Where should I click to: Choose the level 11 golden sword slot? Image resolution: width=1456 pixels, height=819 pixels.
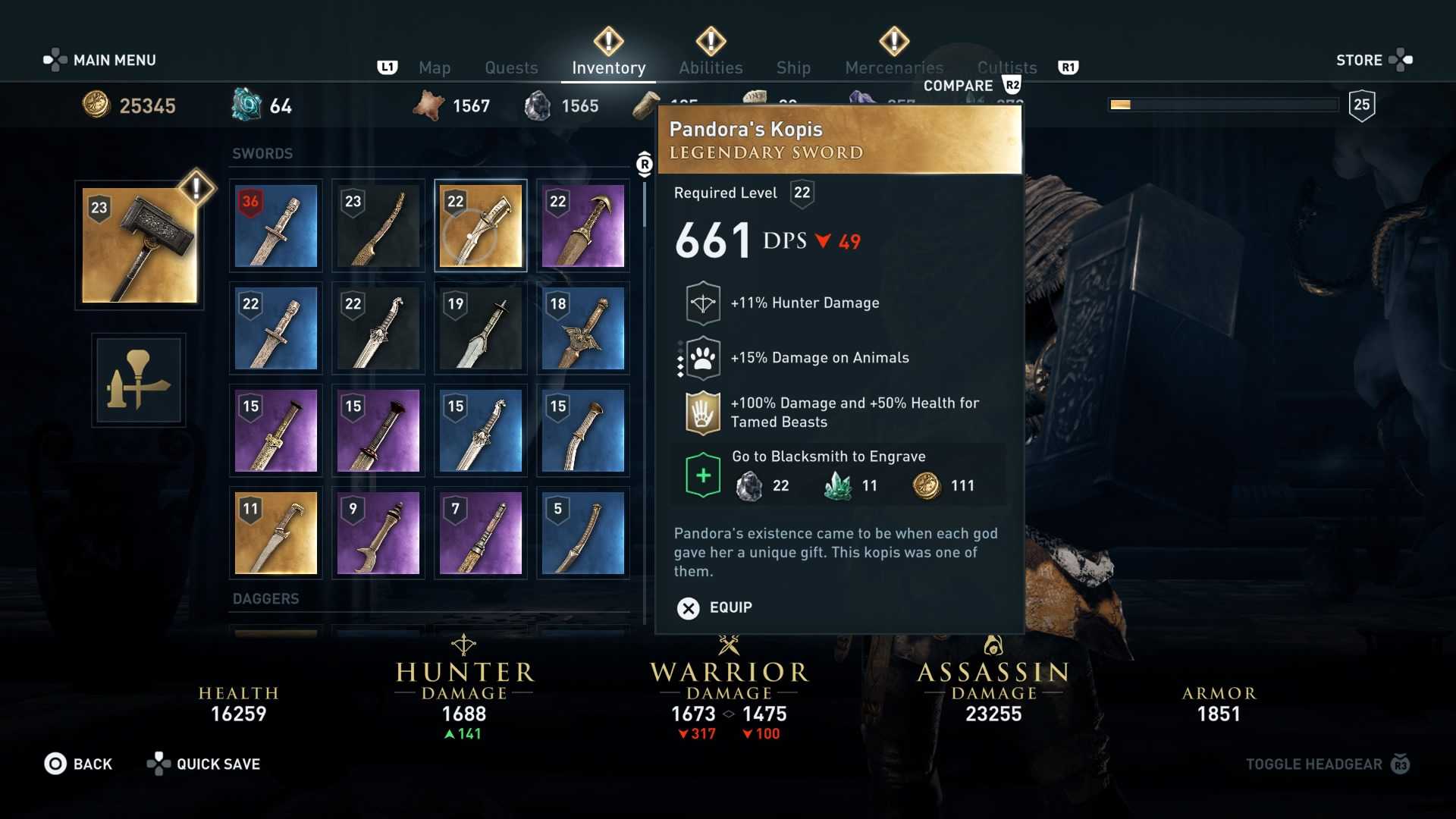point(276,533)
